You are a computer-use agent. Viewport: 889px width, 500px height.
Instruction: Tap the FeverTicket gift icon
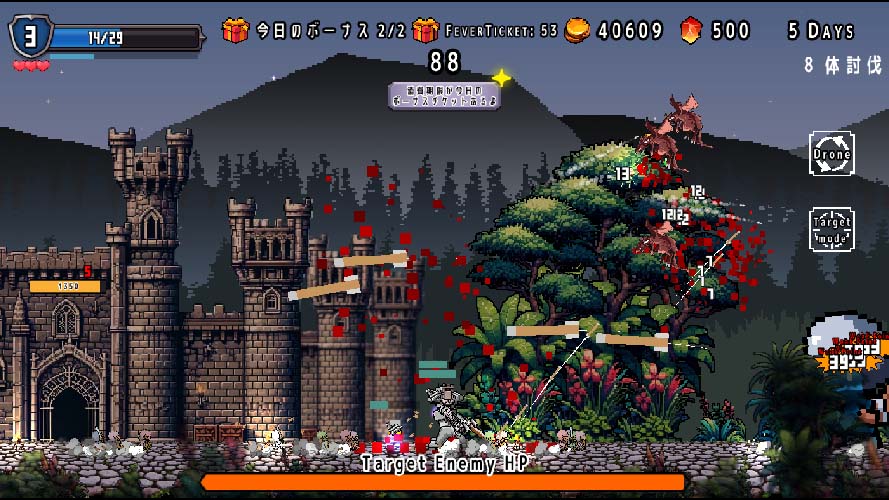(x=425, y=31)
